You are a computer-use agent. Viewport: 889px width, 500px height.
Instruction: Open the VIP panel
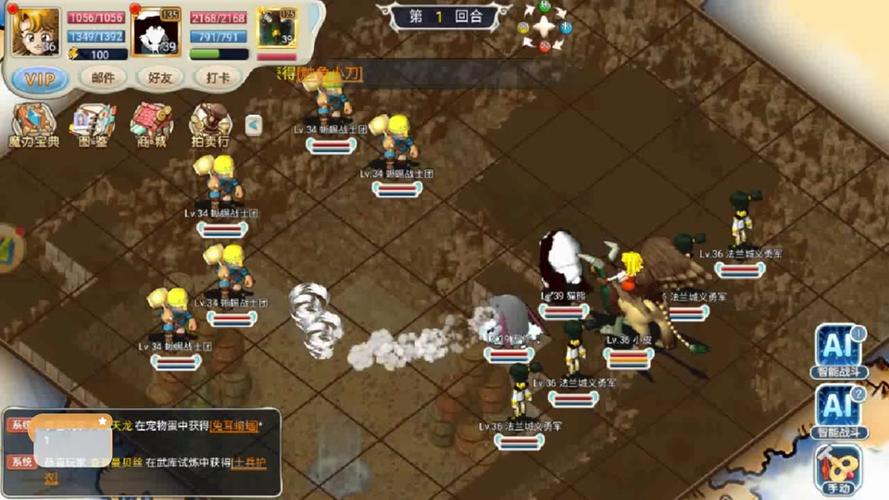(40, 78)
